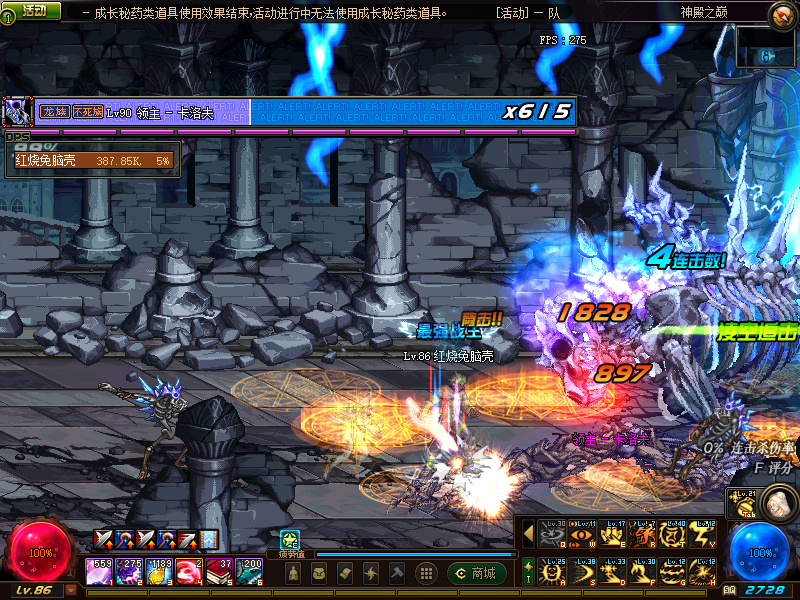This screenshot has height=600, width=800.
Task: Open the character silhouette menu icon
Action: tap(293, 573)
